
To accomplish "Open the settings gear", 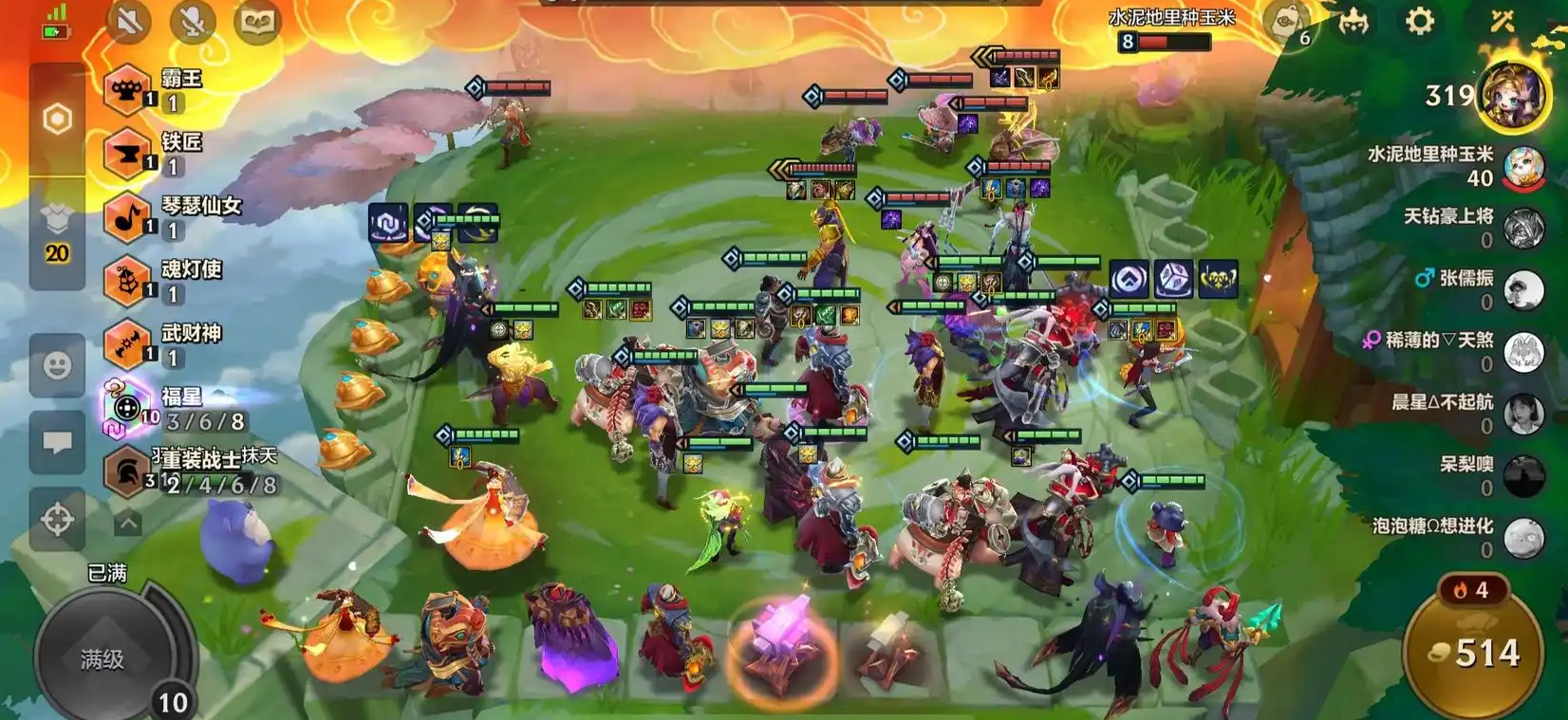I will 1419,21.
